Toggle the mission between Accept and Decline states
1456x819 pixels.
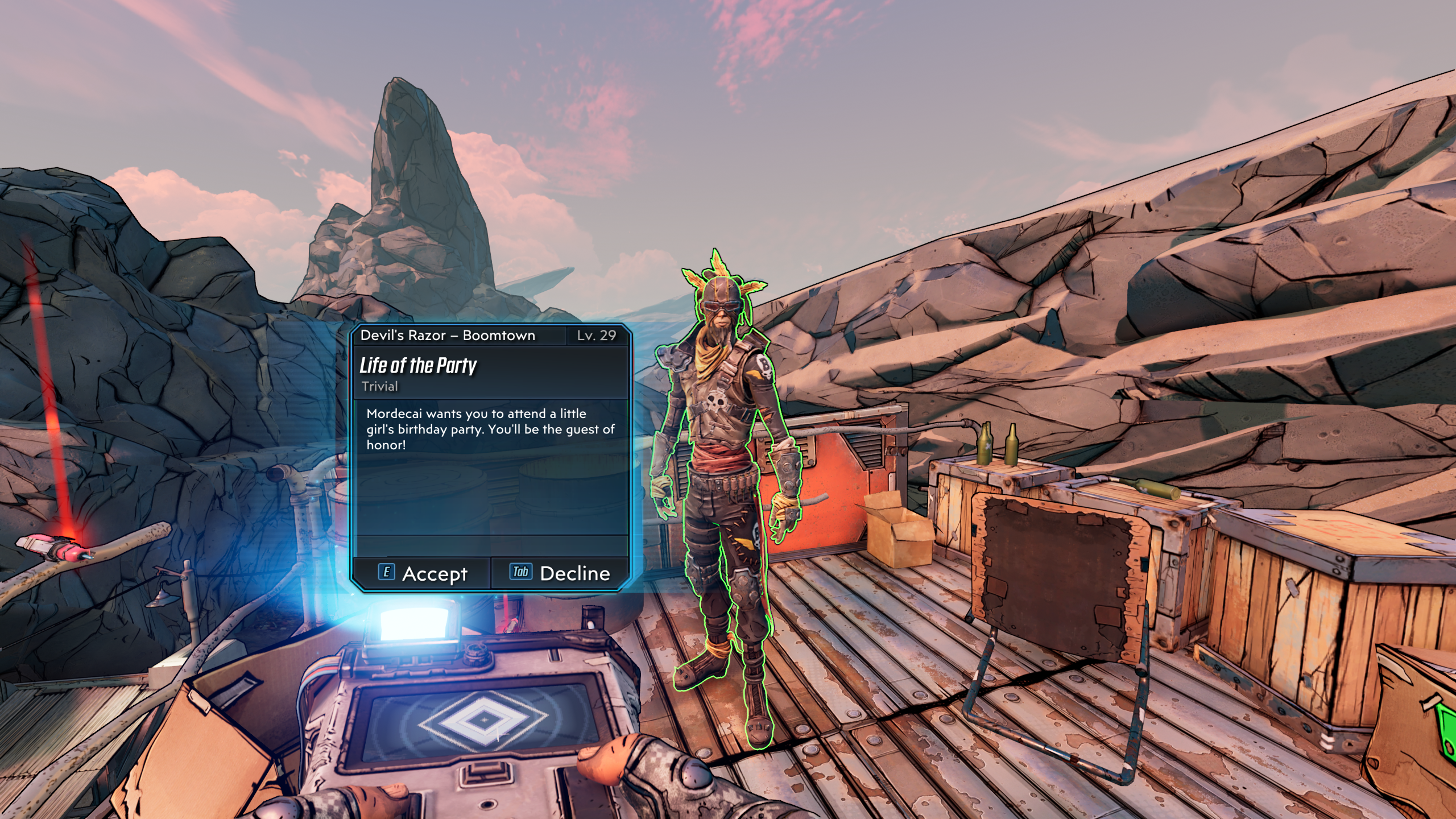point(495,573)
